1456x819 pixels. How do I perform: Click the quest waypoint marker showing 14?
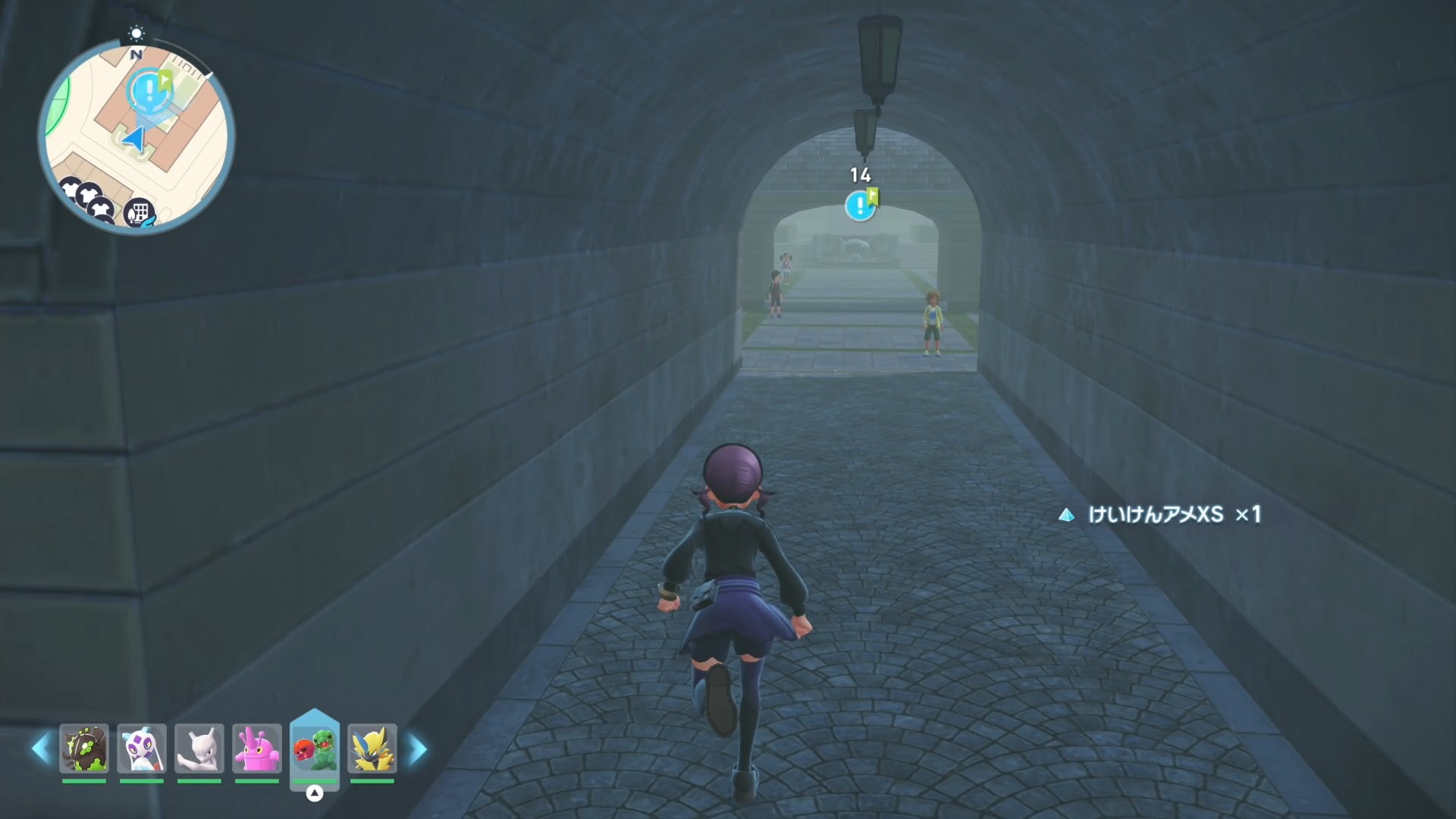tap(860, 205)
